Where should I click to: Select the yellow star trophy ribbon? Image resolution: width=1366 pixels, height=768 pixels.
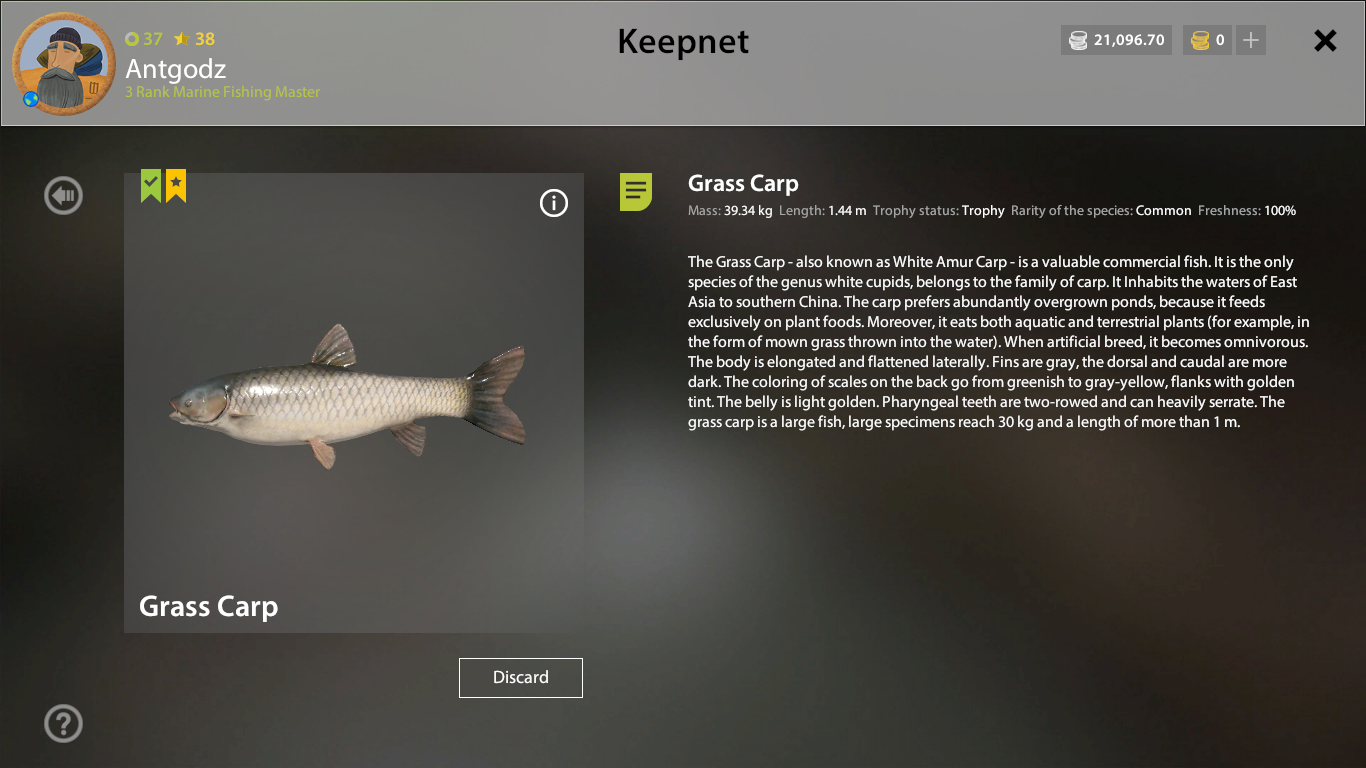coord(176,185)
